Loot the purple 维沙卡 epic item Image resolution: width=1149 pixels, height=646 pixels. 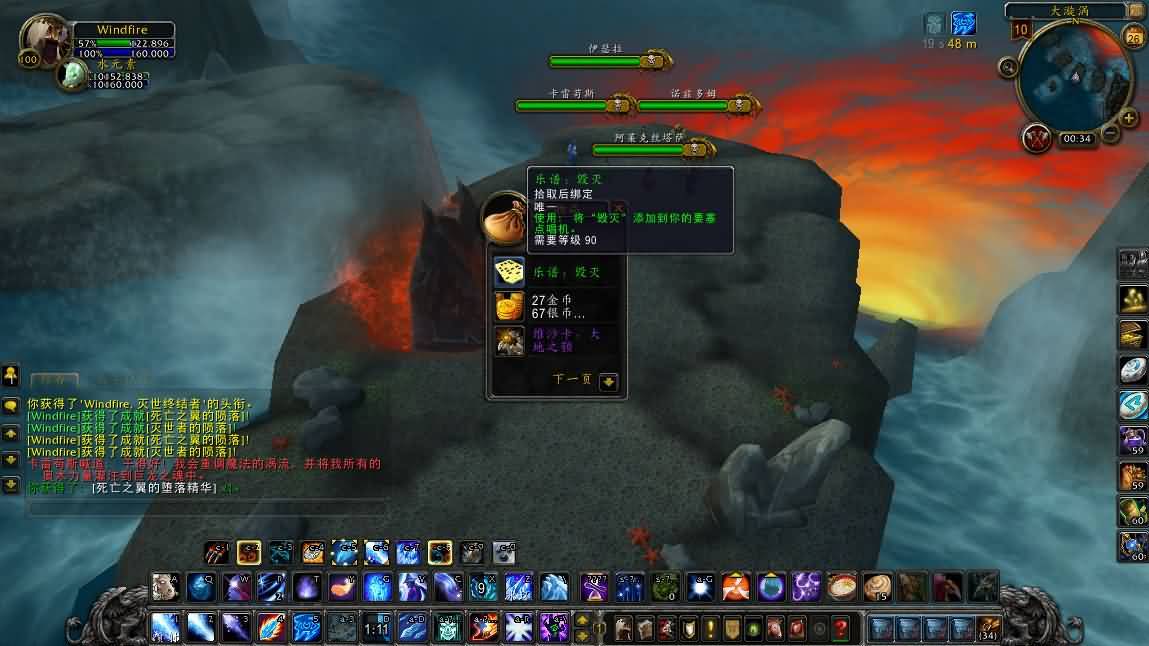509,340
